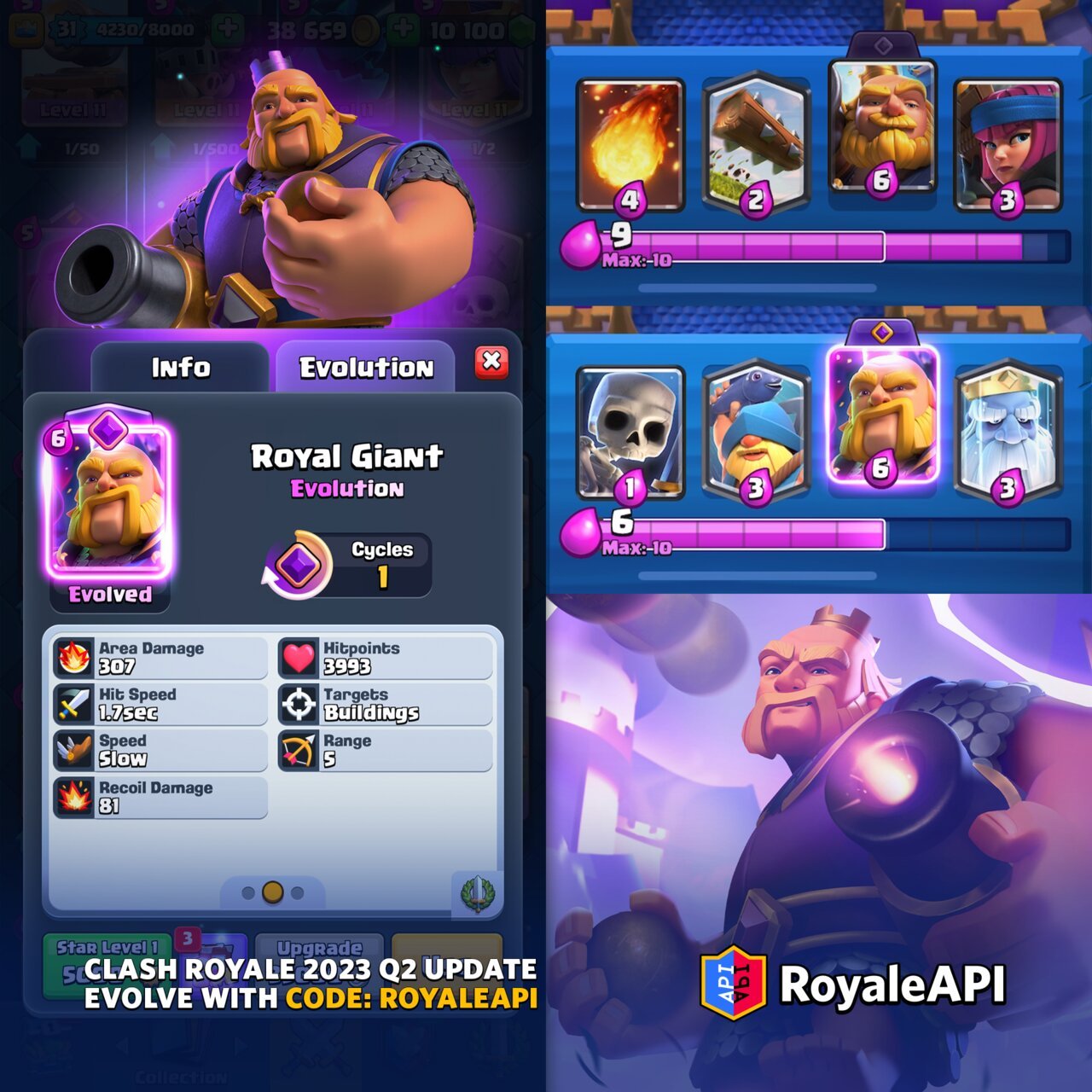Click the Targets crosshair icon
Image resolution: width=1092 pixels, height=1092 pixels.
tap(300, 702)
